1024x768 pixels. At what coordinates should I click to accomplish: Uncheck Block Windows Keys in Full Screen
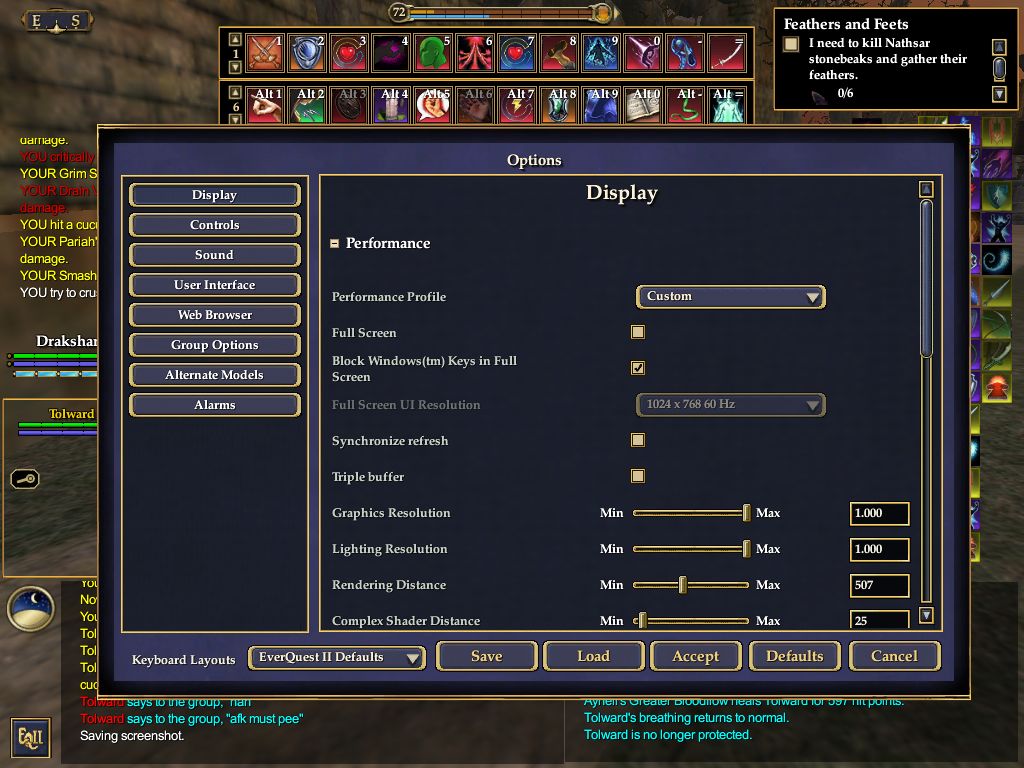coord(638,368)
